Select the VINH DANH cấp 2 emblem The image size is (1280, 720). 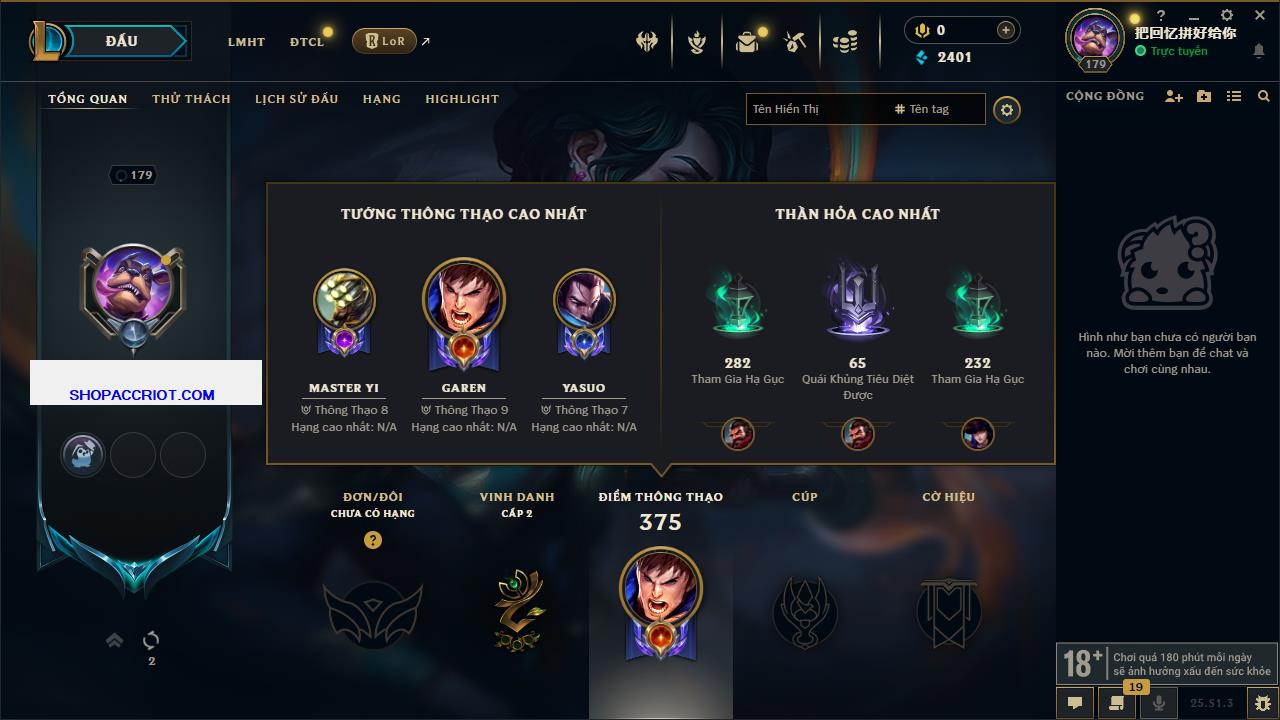(519, 609)
